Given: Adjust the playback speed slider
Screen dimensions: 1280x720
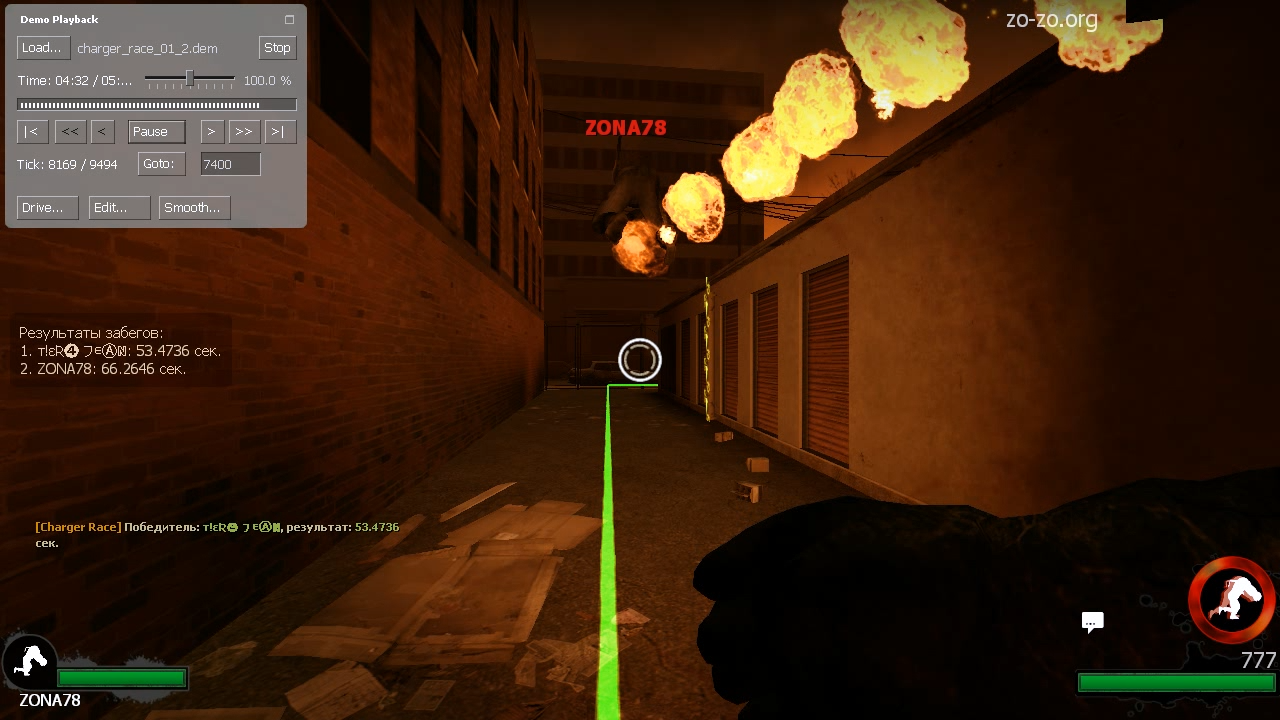Looking at the screenshot, I should coord(189,78).
